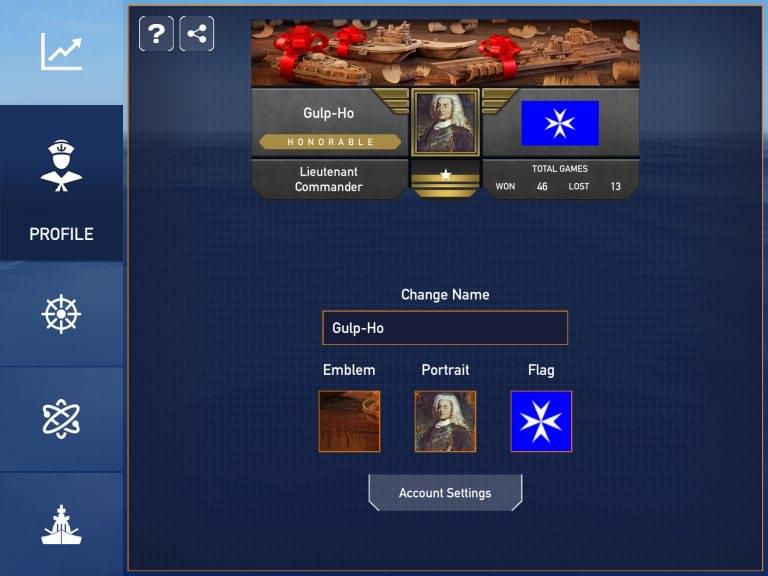The image size is (768, 576).
Task: Open Account Settings
Action: 445,493
